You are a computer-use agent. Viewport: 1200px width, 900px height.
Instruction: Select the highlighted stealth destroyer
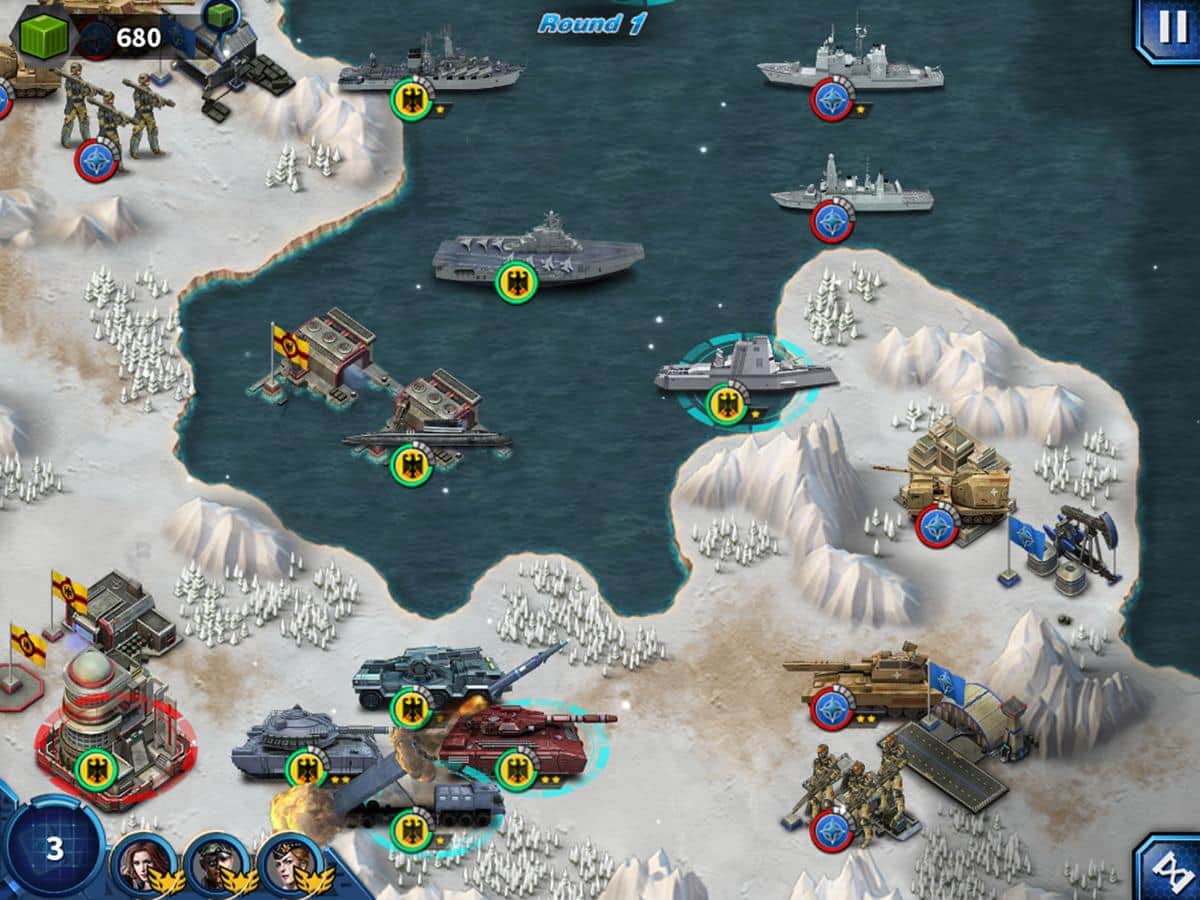tap(745, 374)
